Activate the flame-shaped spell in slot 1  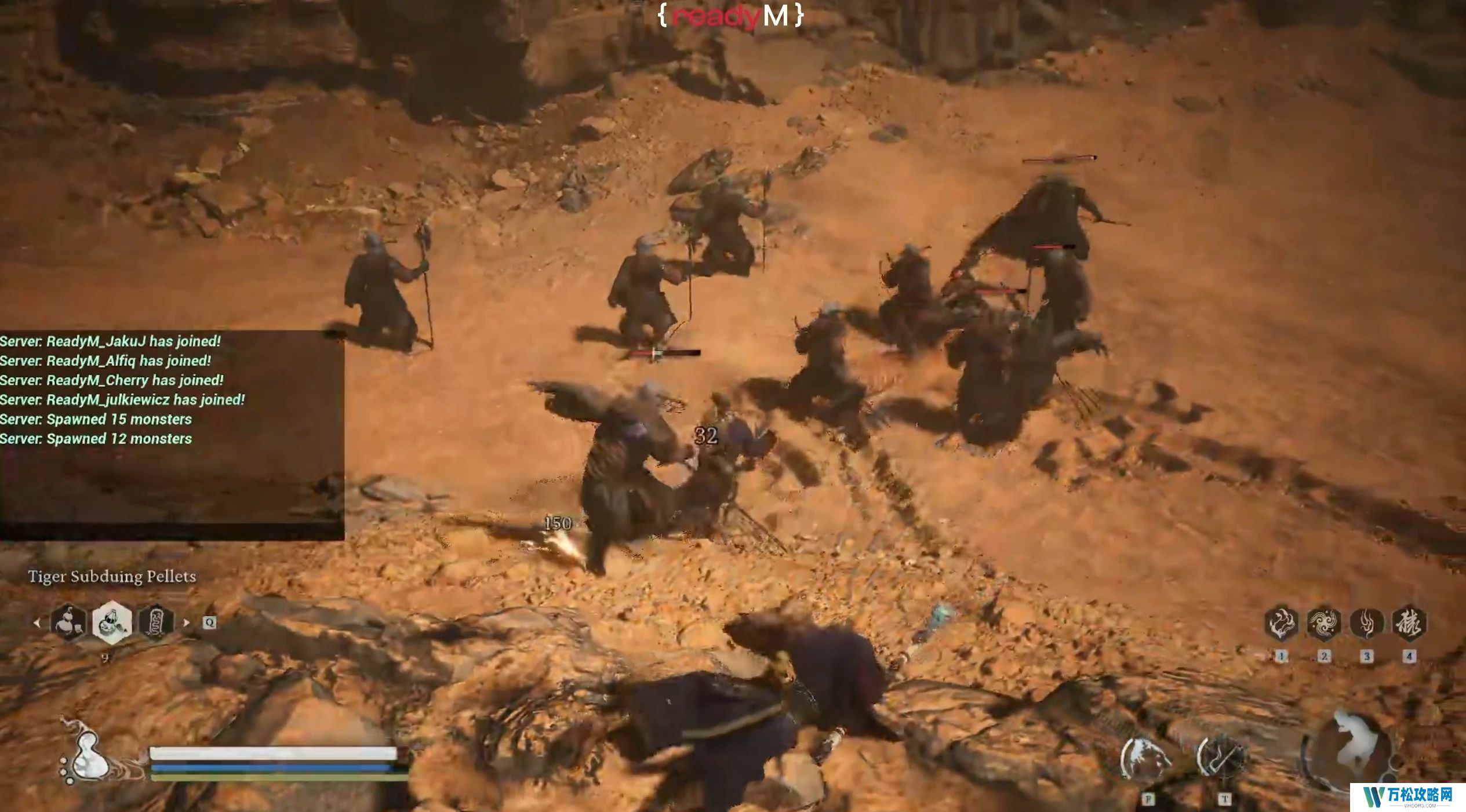coord(1281,624)
